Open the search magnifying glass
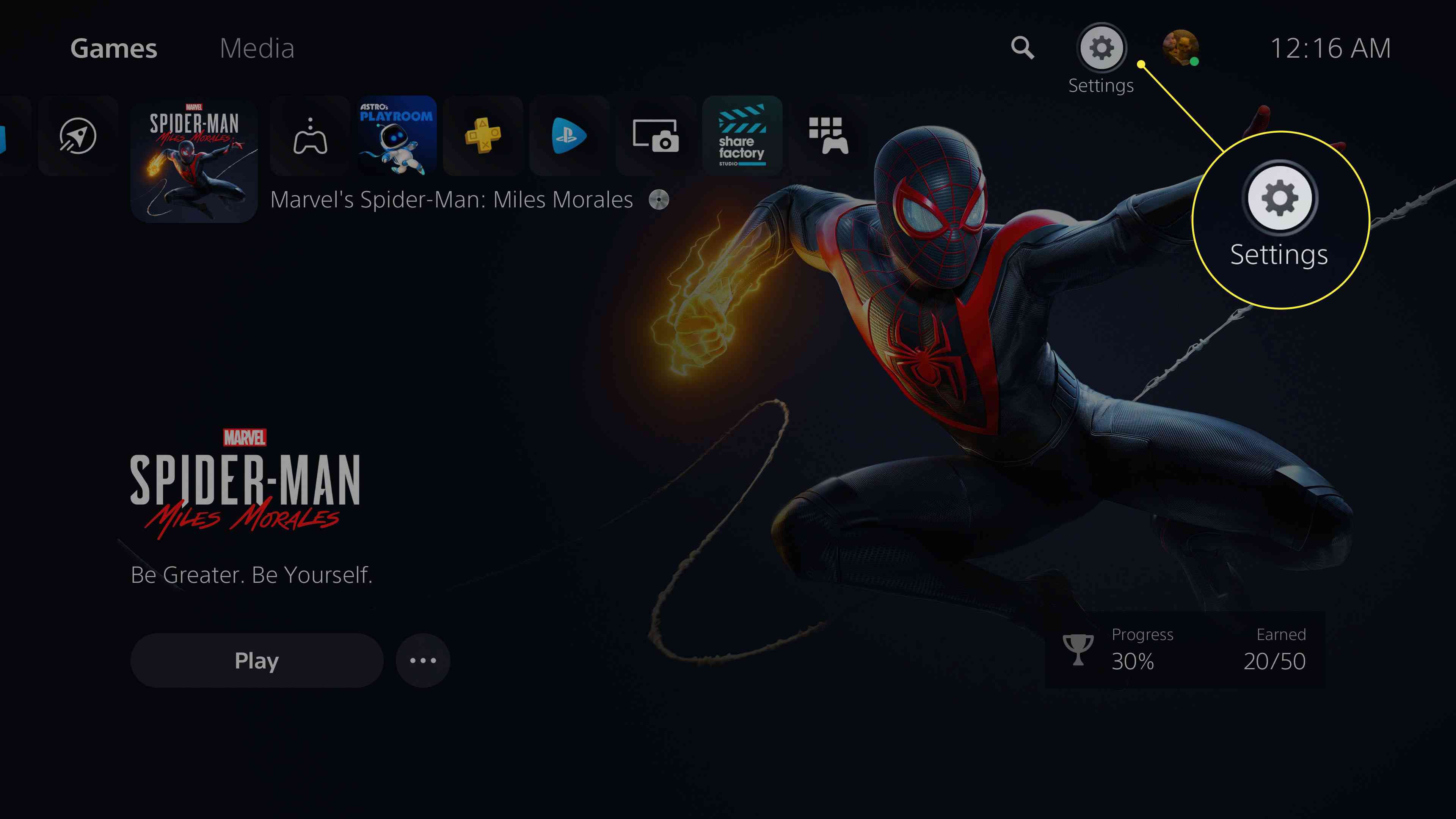Viewport: 1456px width, 819px height. [x=1023, y=48]
